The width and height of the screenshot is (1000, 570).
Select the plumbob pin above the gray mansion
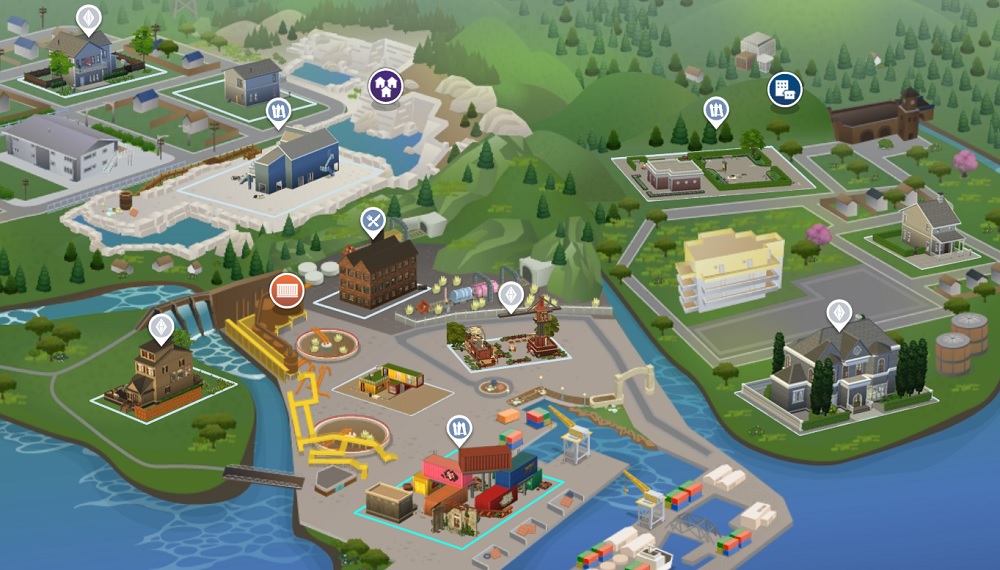click(839, 314)
